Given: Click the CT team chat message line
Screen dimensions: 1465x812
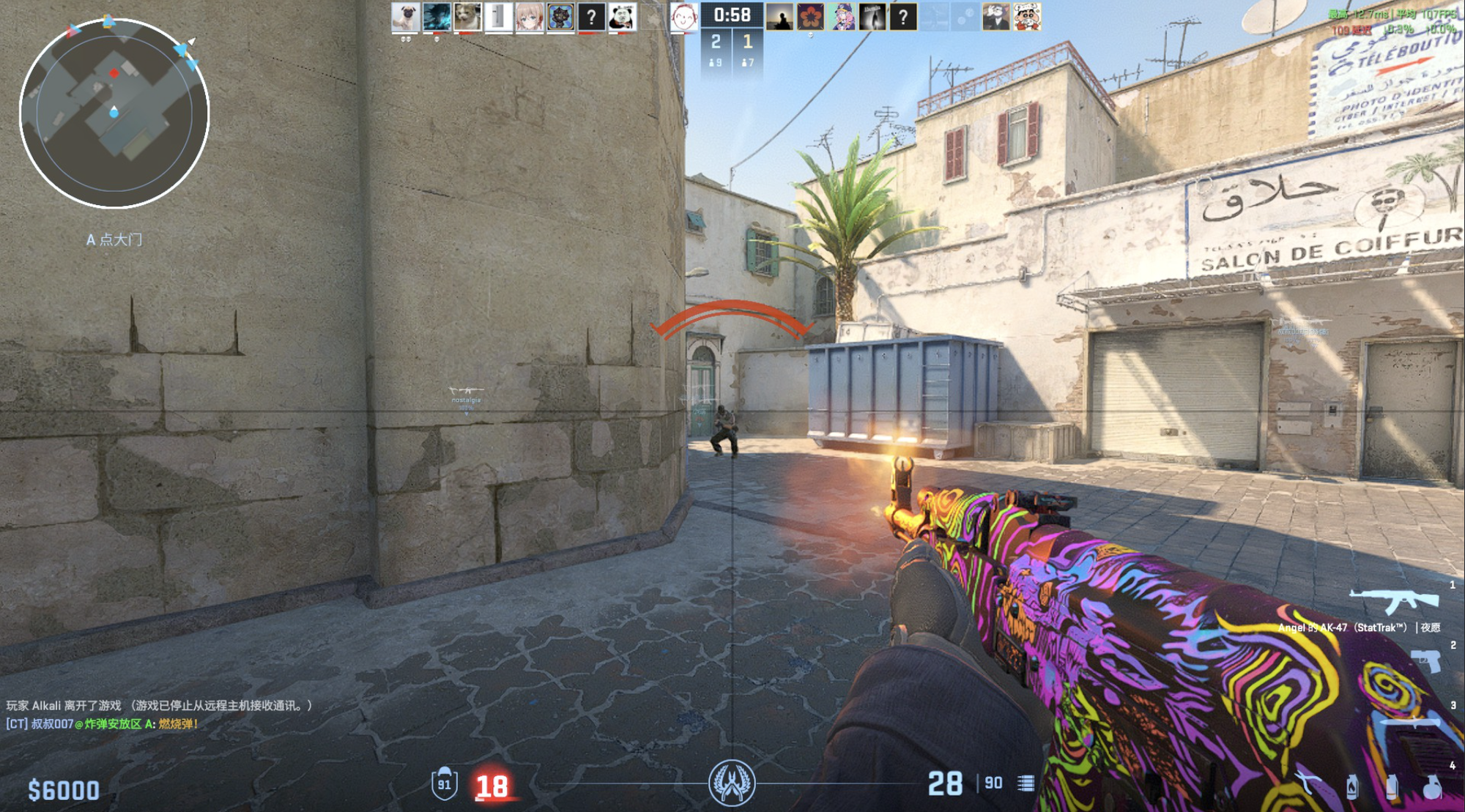Looking at the screenshot, I should (x=103, y=724).
